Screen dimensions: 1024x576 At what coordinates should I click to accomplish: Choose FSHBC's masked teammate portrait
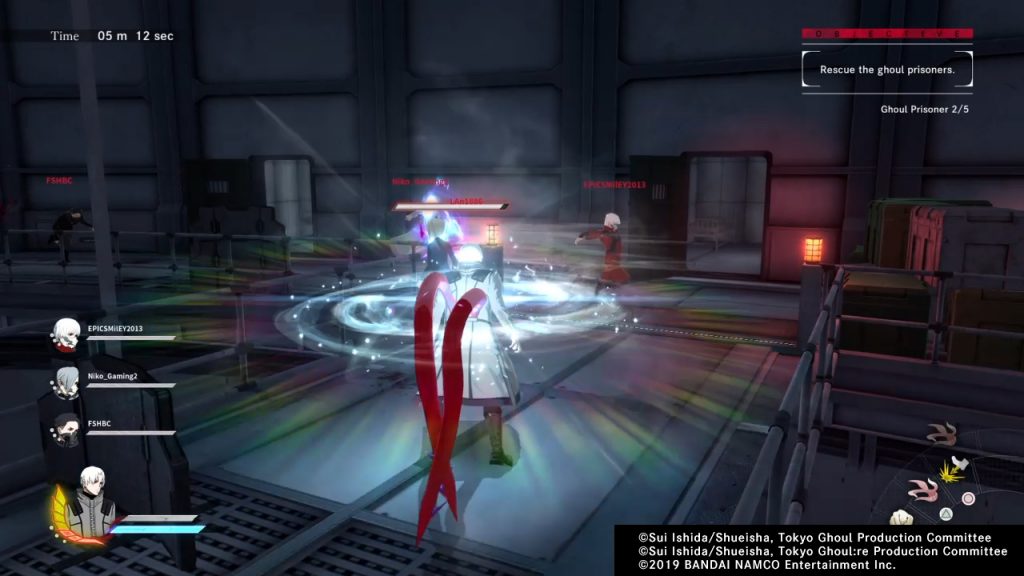coord(68,428)
